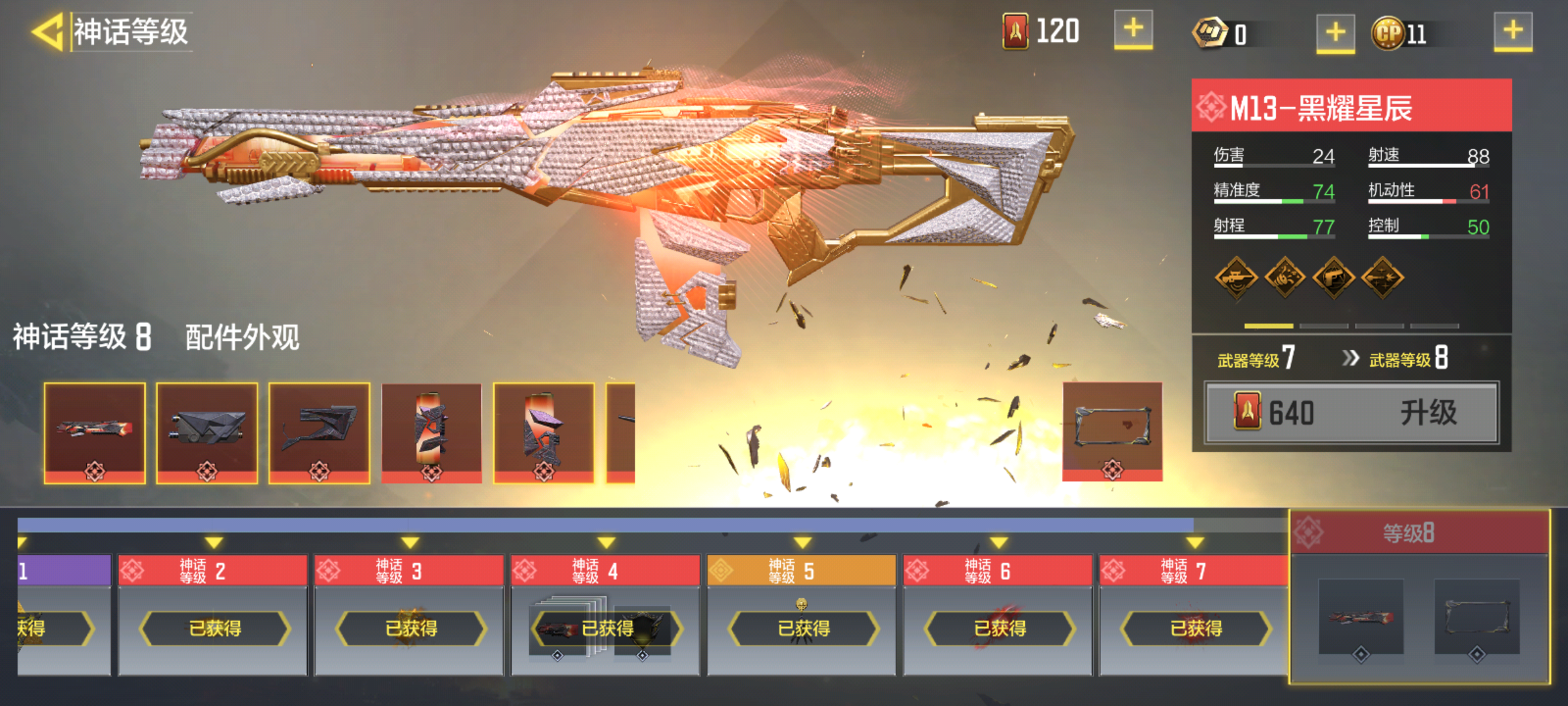Select the full rifle skin thumbnail
Image resolution: width=1568 pixels, height=706 pixels.
pyautogui.click(x=95, y=433)
